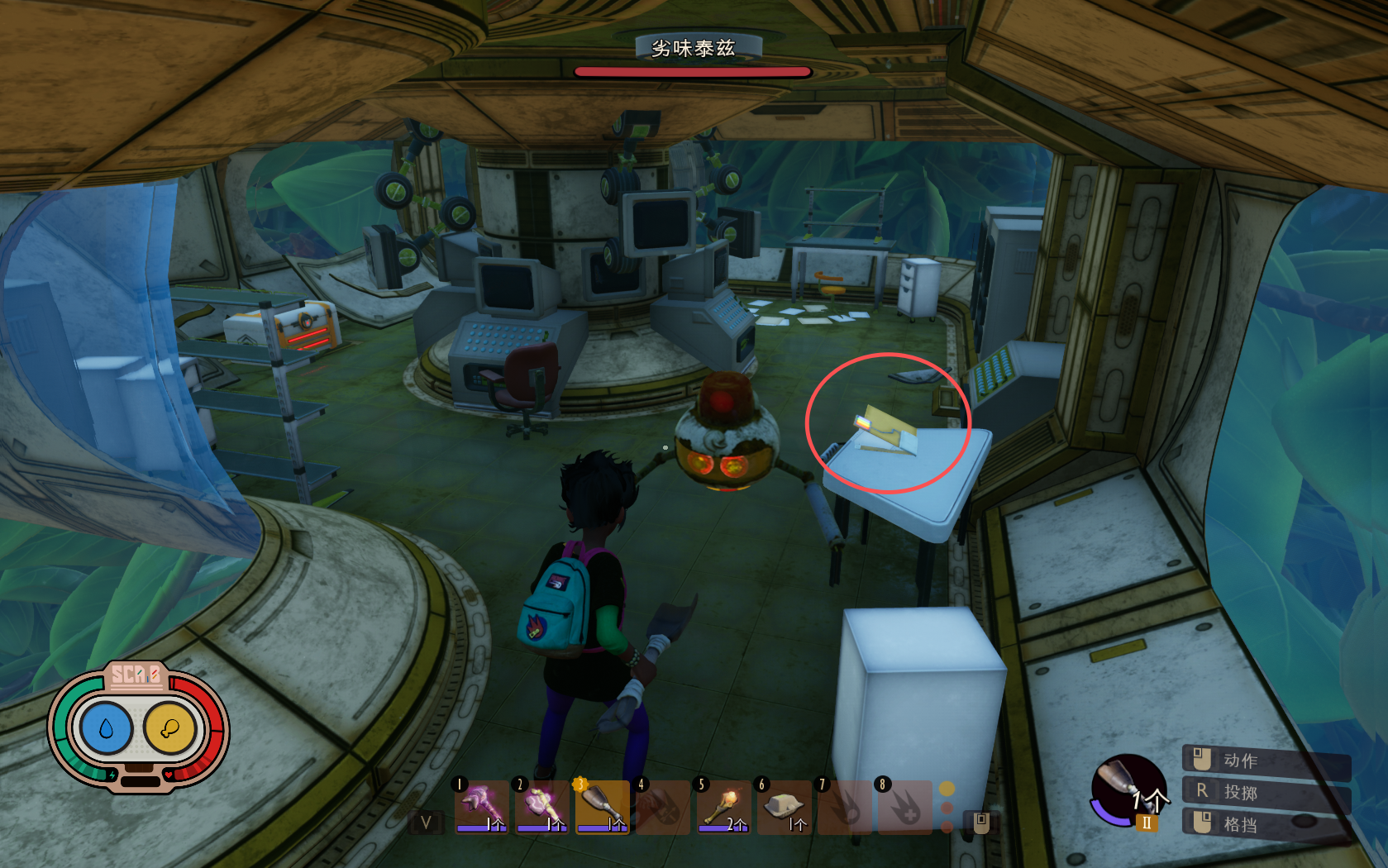The image size is (1388, 868).
Task: Choose the highlighted shovel in hotbar slot 3
Action: point(603,807)
